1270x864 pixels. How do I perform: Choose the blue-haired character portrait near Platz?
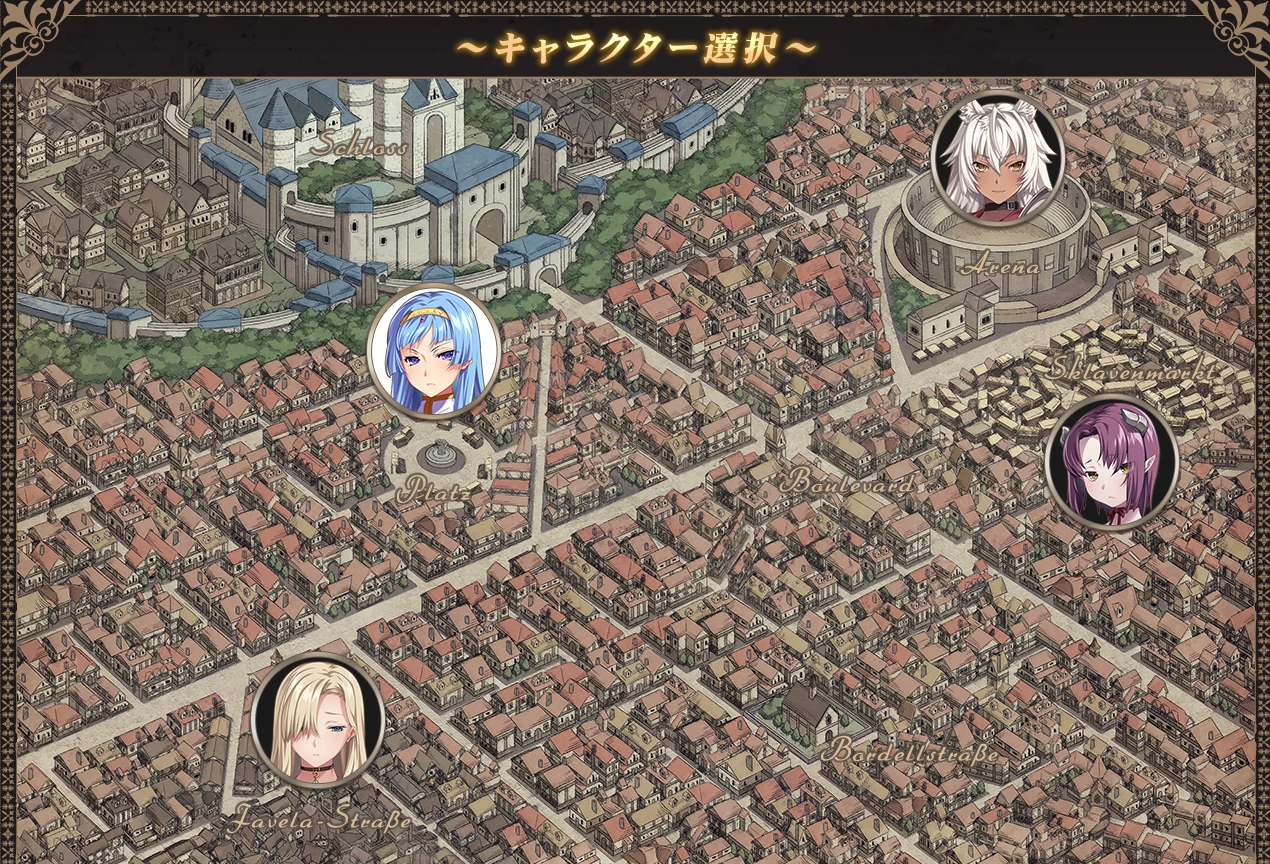(433, 351)
